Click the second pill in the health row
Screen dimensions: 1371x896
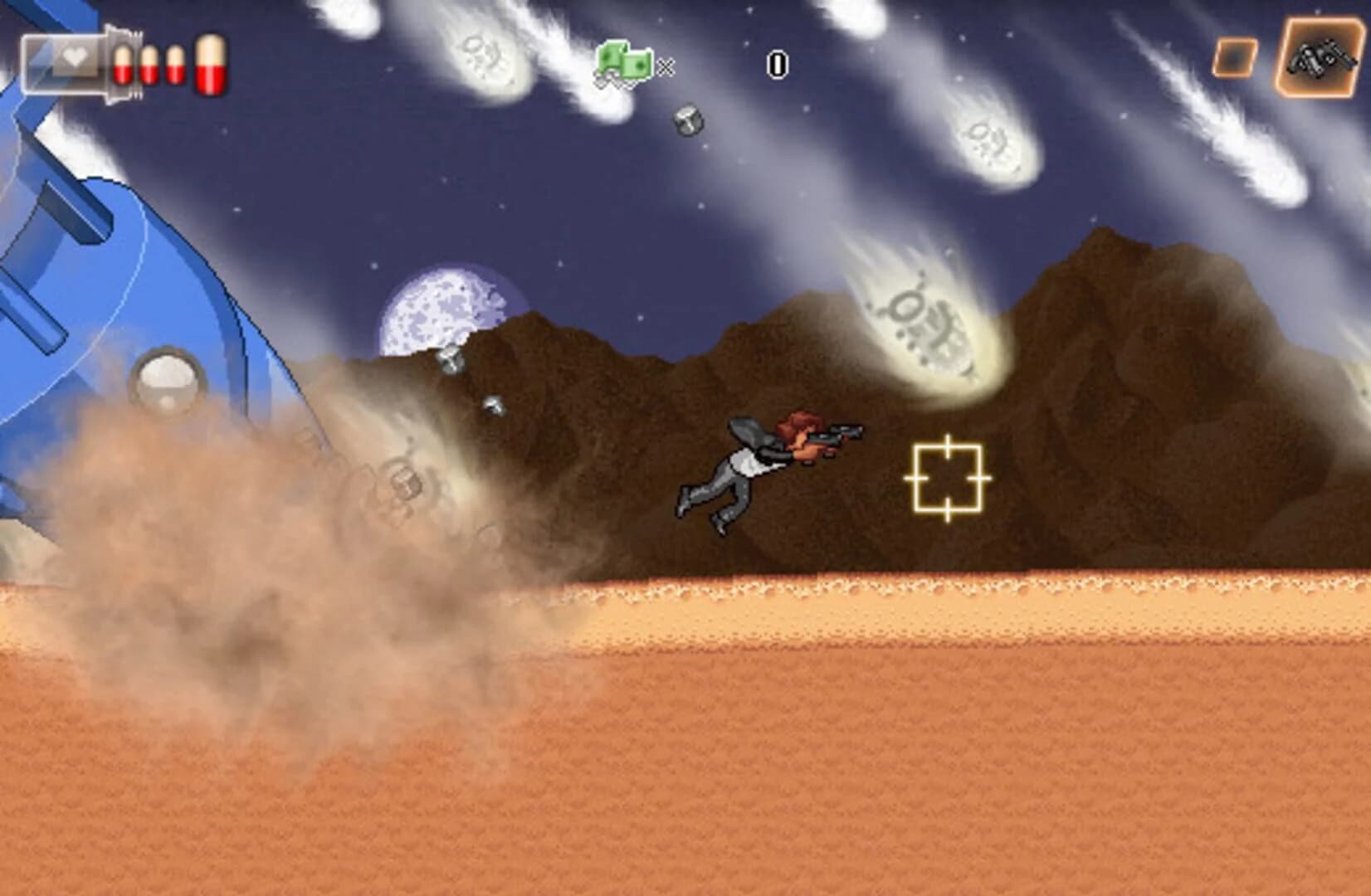(x=149, y=65)
